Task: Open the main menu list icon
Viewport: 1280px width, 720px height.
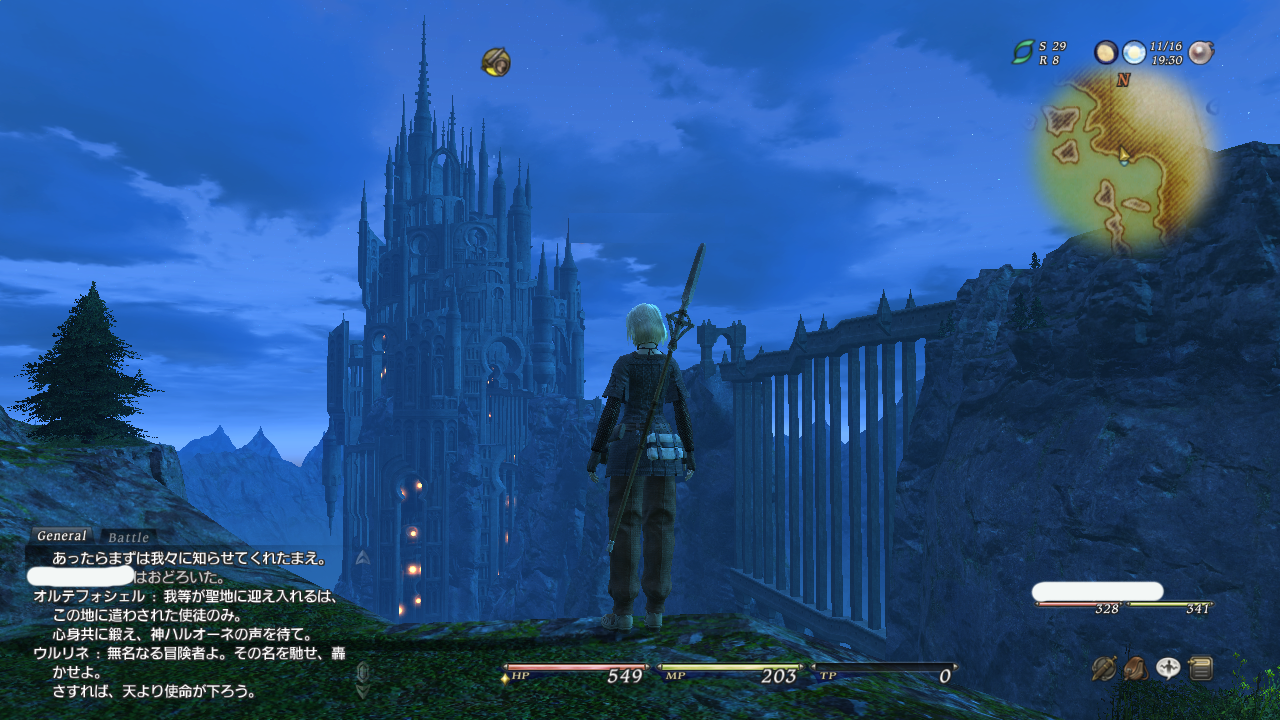Action: pyautogui.click(x=1201, y=668)
